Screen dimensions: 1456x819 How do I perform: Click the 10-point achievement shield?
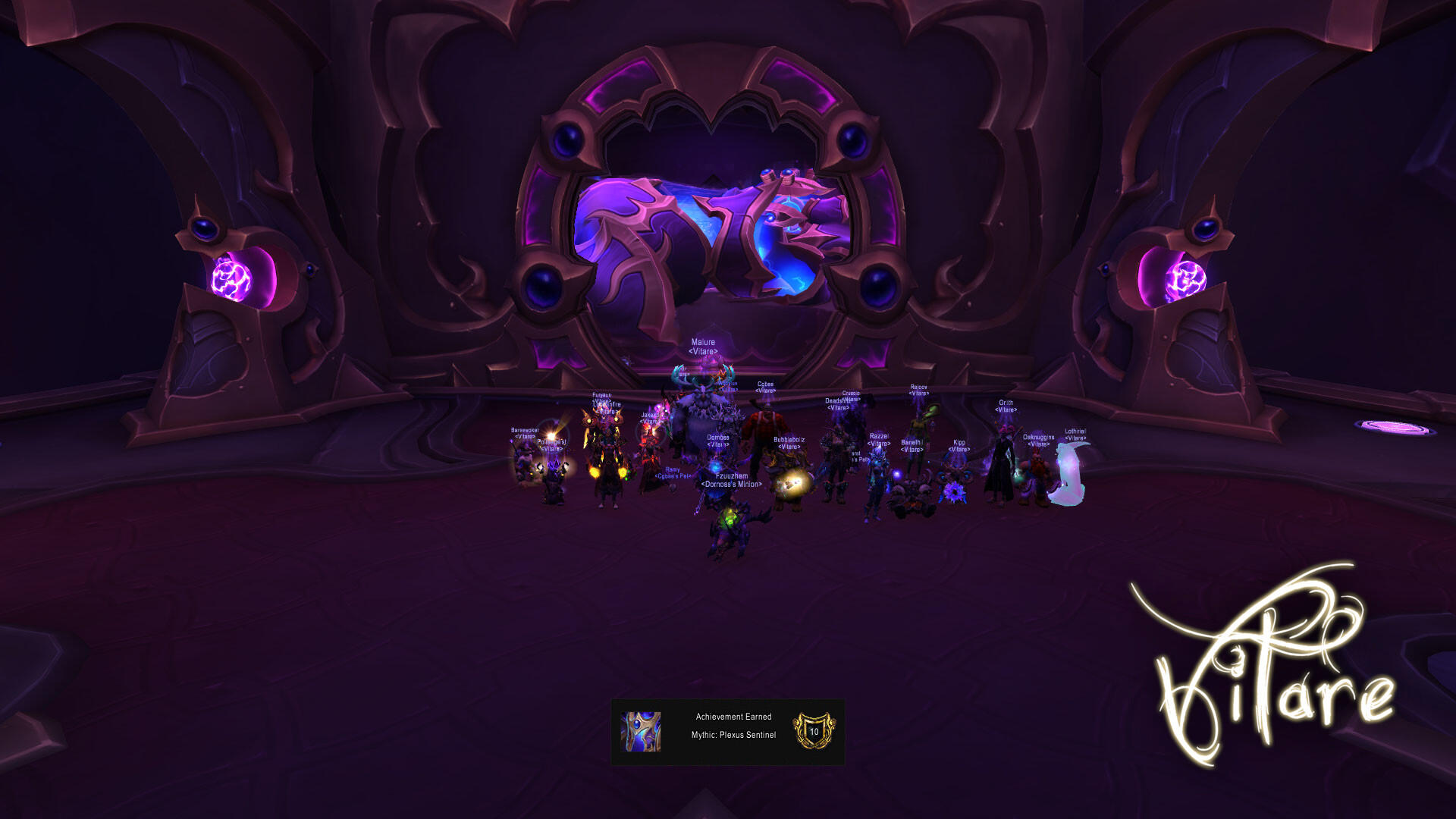(x=814, y=731)
